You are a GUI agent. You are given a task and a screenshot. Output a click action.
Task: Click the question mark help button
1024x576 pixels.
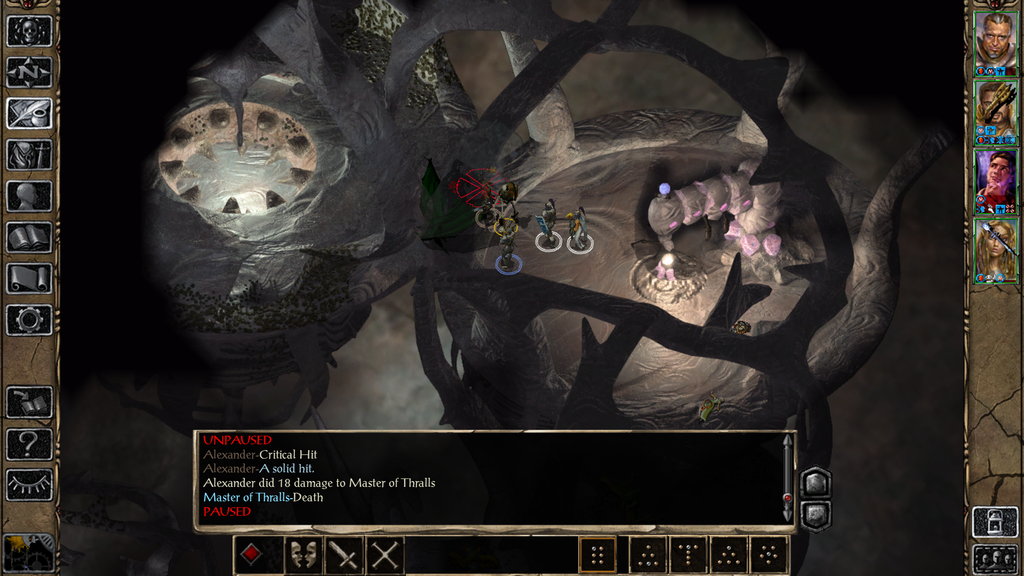click(29, 444)
